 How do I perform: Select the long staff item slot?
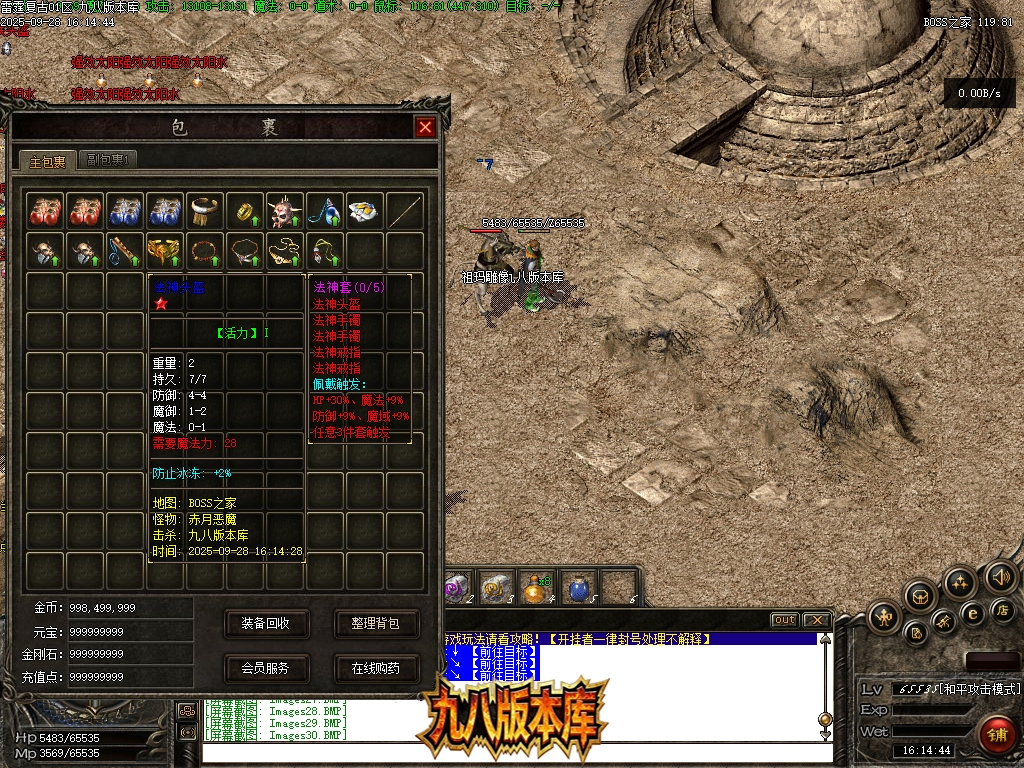click(x=405, y=211)
